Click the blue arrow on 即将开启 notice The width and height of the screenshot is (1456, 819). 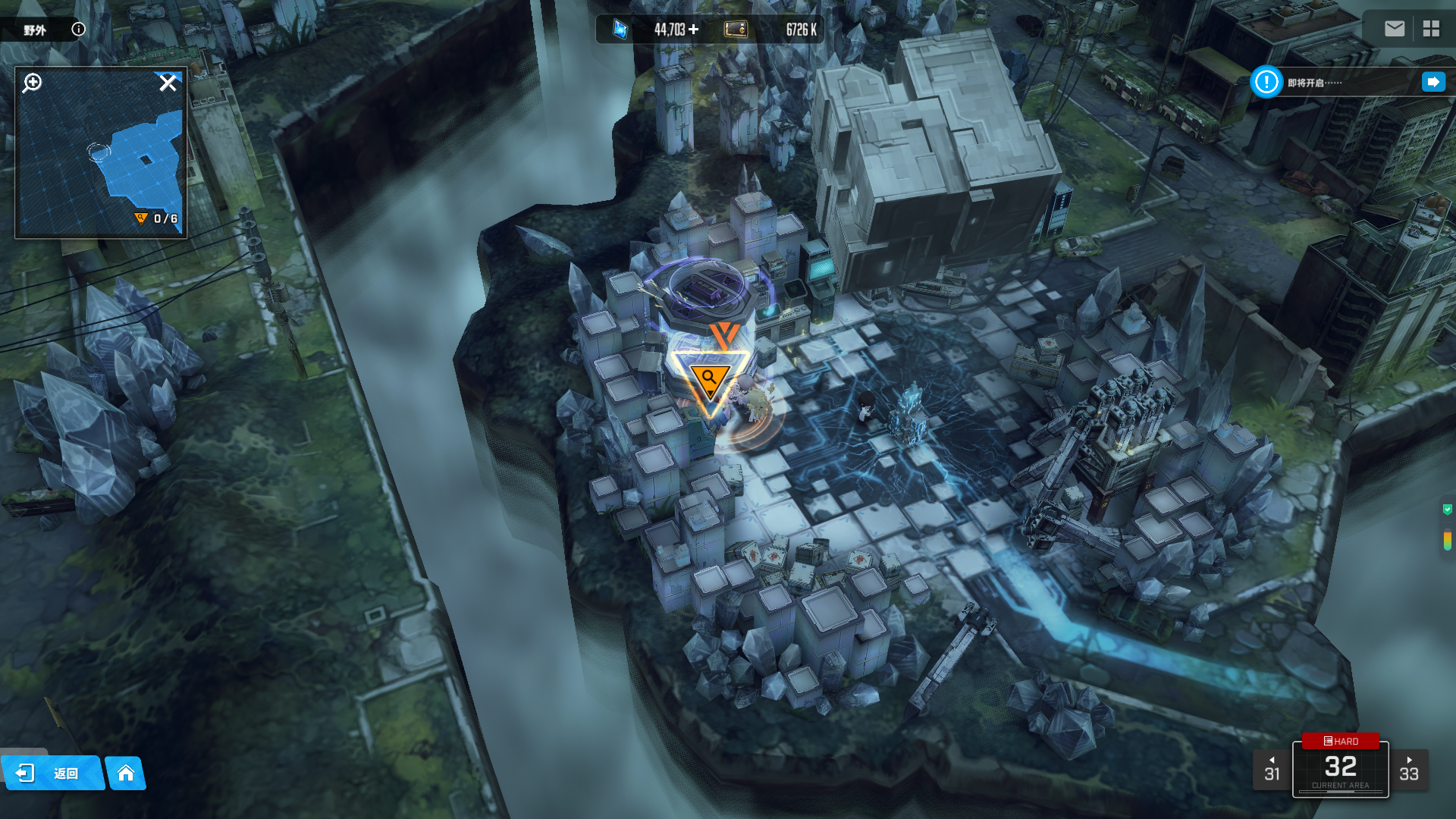coord(1432,82)
